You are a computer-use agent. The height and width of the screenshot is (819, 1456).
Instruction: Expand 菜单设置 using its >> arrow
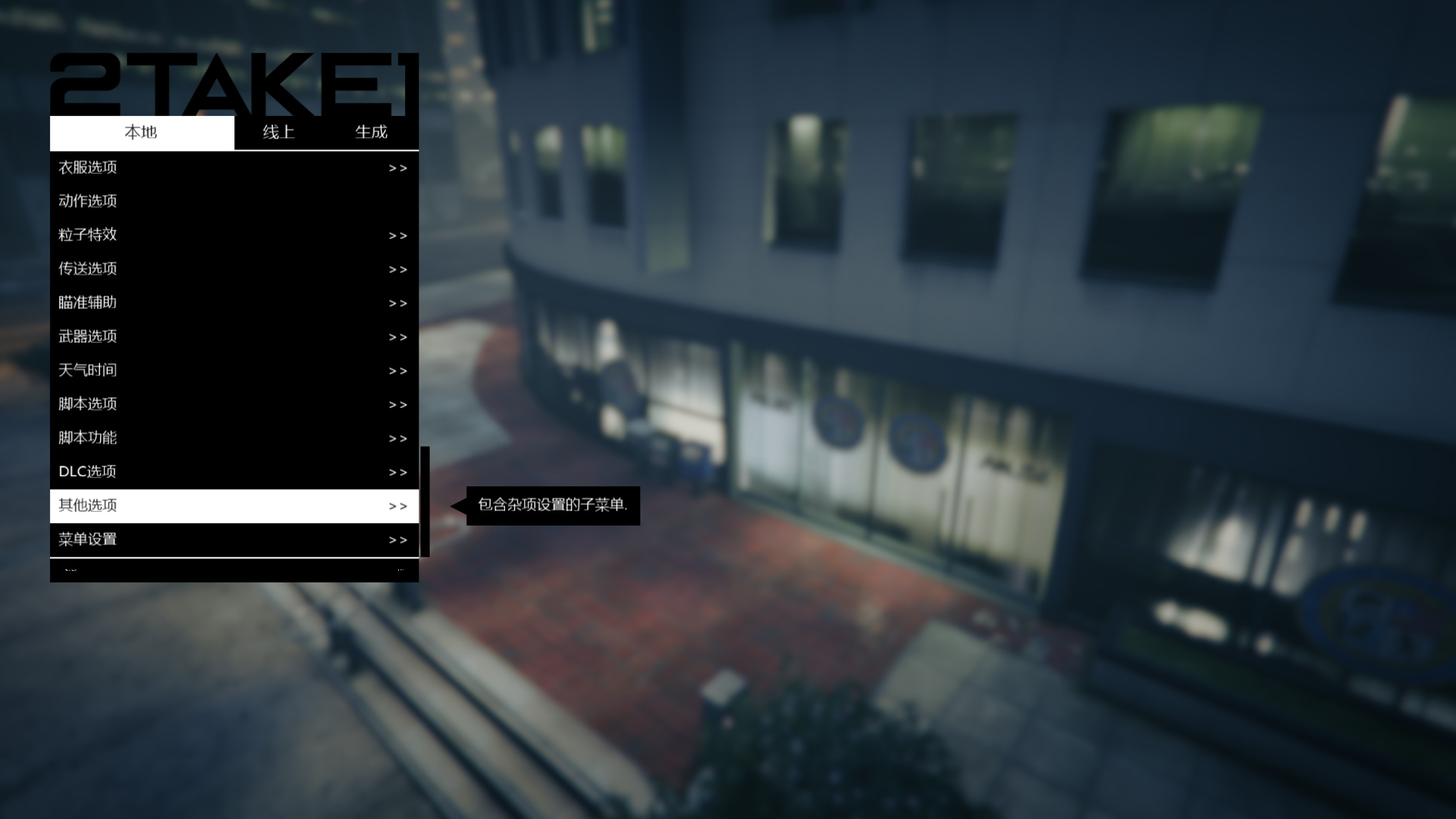pos(397,539)
